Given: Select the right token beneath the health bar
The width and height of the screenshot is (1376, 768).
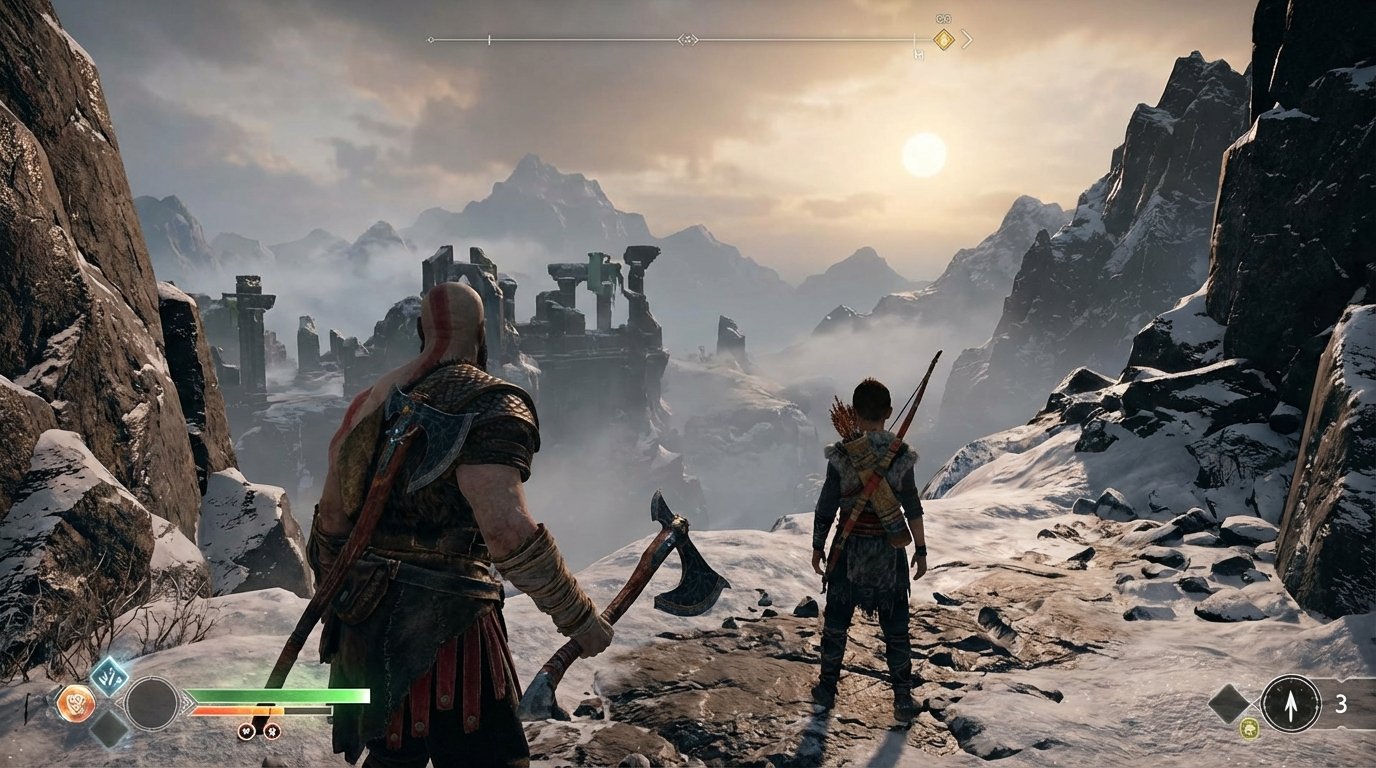Looking at the screenshot, I should click(273, 731).
